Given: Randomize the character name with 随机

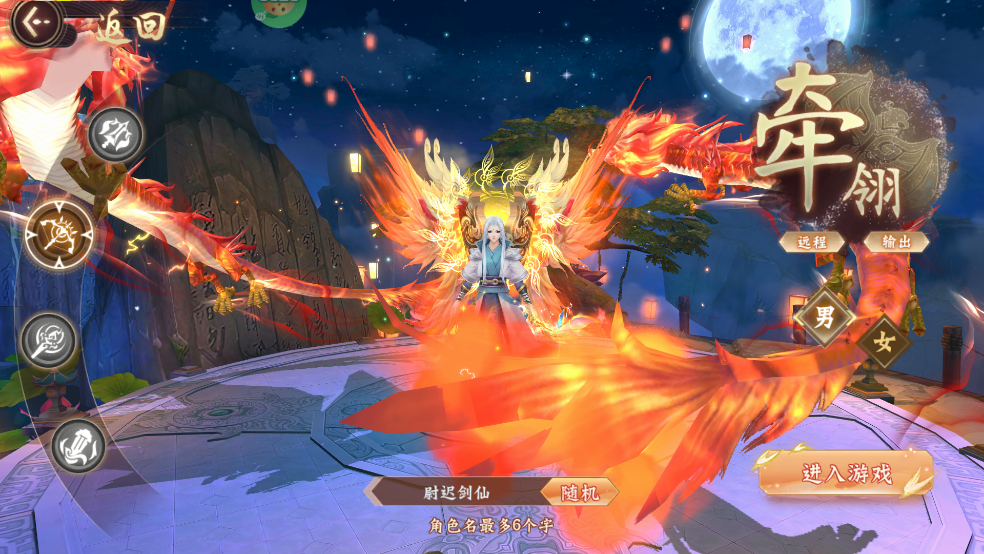Looking at the screenshot, I should (x=579, y=492).
